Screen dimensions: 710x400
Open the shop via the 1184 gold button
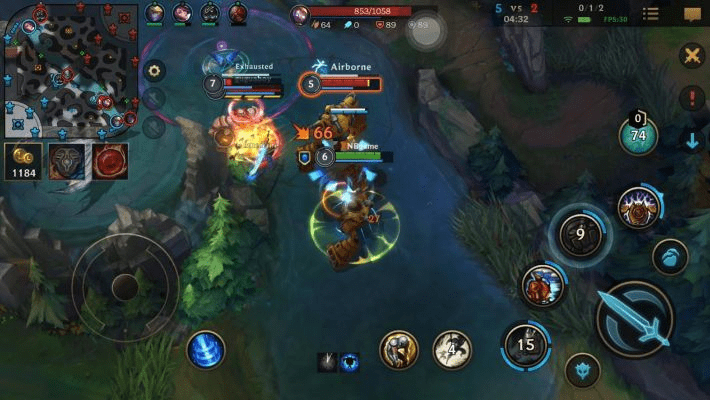(x=22, y=161)
